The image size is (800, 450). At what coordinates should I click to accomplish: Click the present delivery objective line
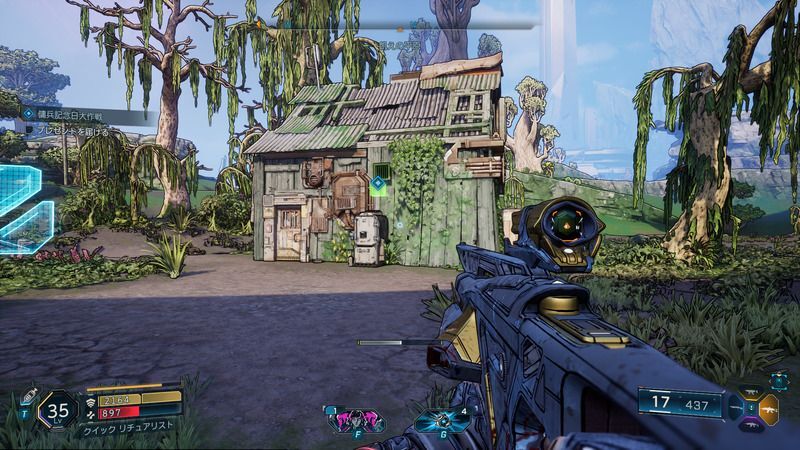(x=70, y=130)
